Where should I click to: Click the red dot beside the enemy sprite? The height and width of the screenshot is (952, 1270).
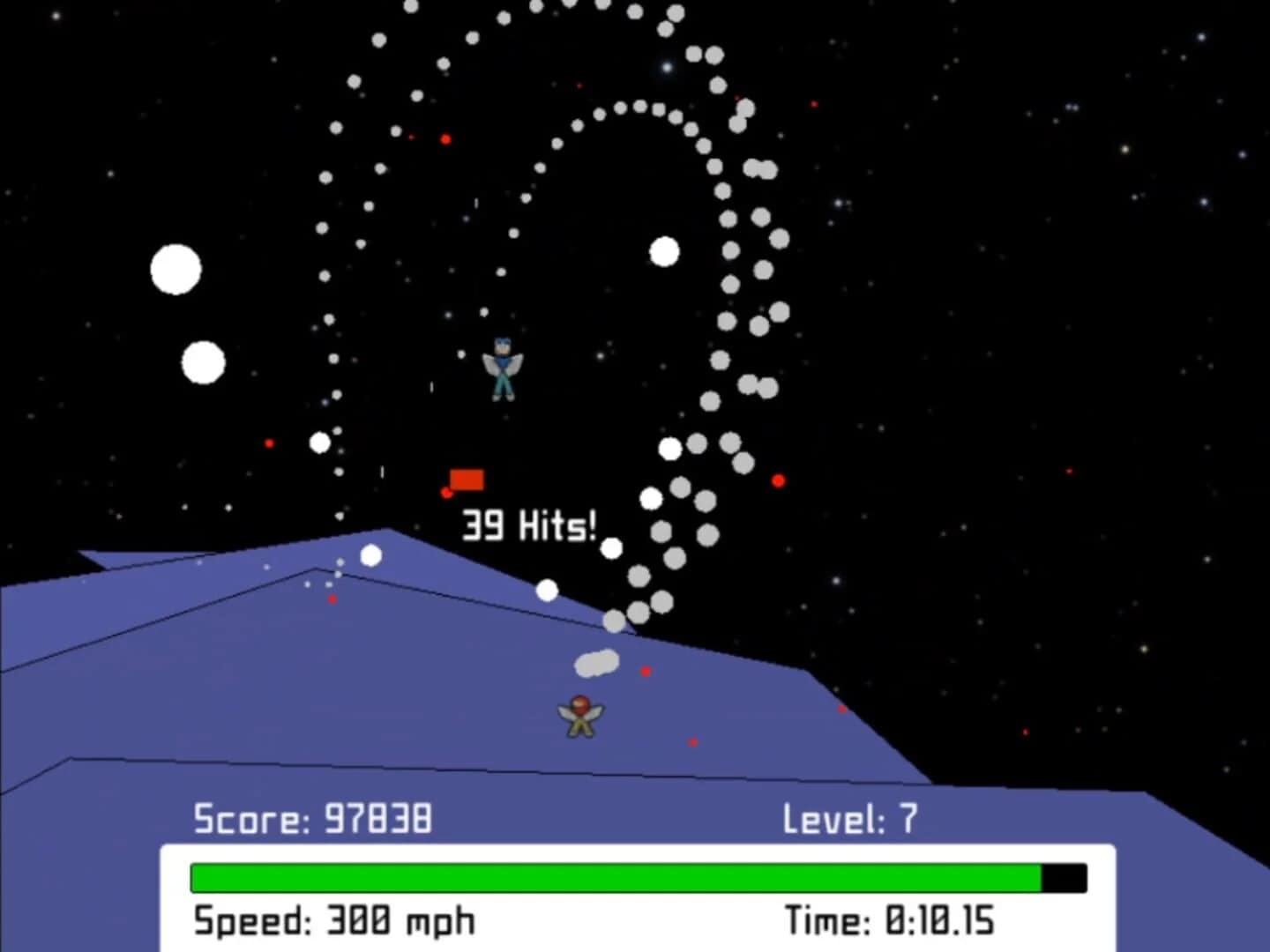[x=645, y=672]
